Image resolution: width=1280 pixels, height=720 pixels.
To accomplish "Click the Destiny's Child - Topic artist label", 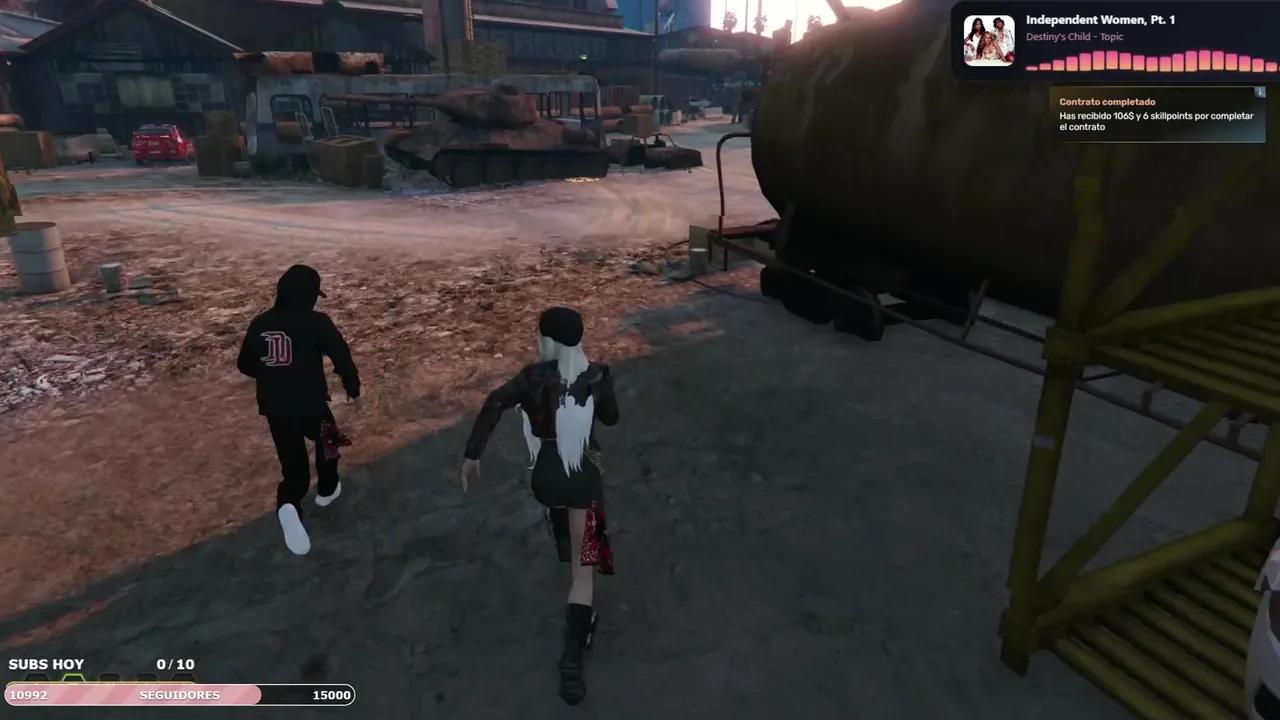I will pos(1075,36).
